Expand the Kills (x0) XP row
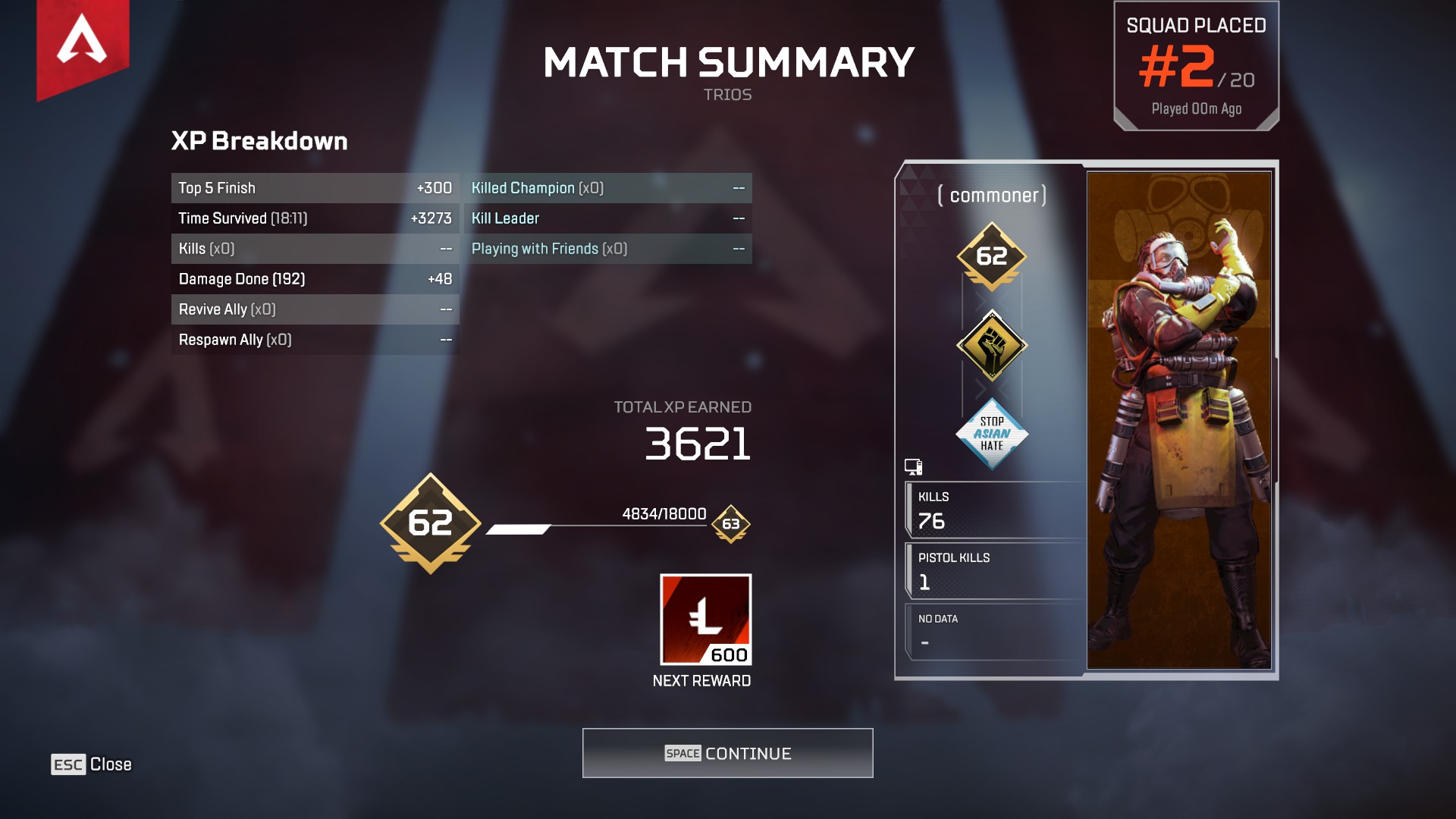 coord(315,248)
